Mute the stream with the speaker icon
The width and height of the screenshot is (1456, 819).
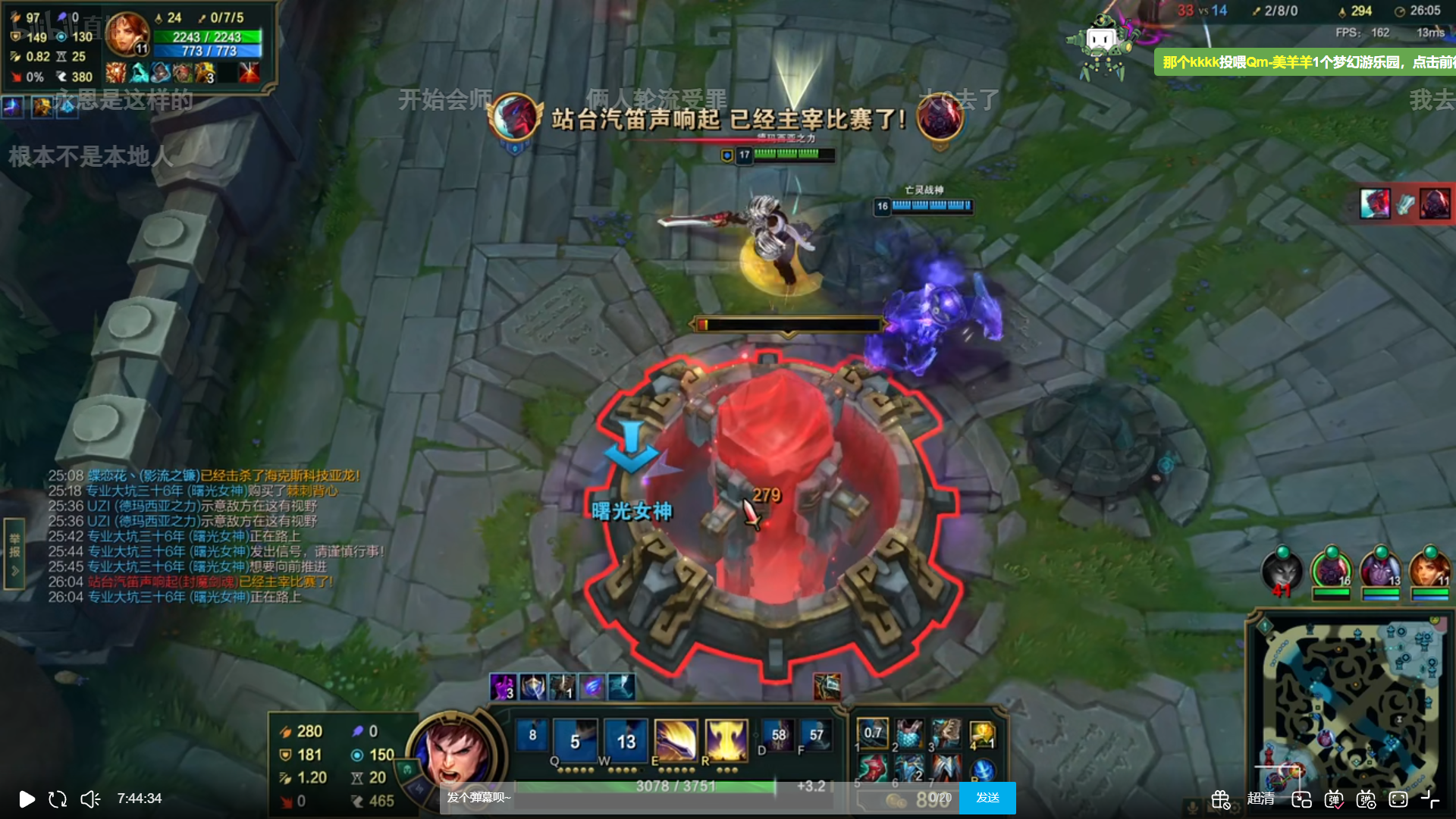[90, 799]
